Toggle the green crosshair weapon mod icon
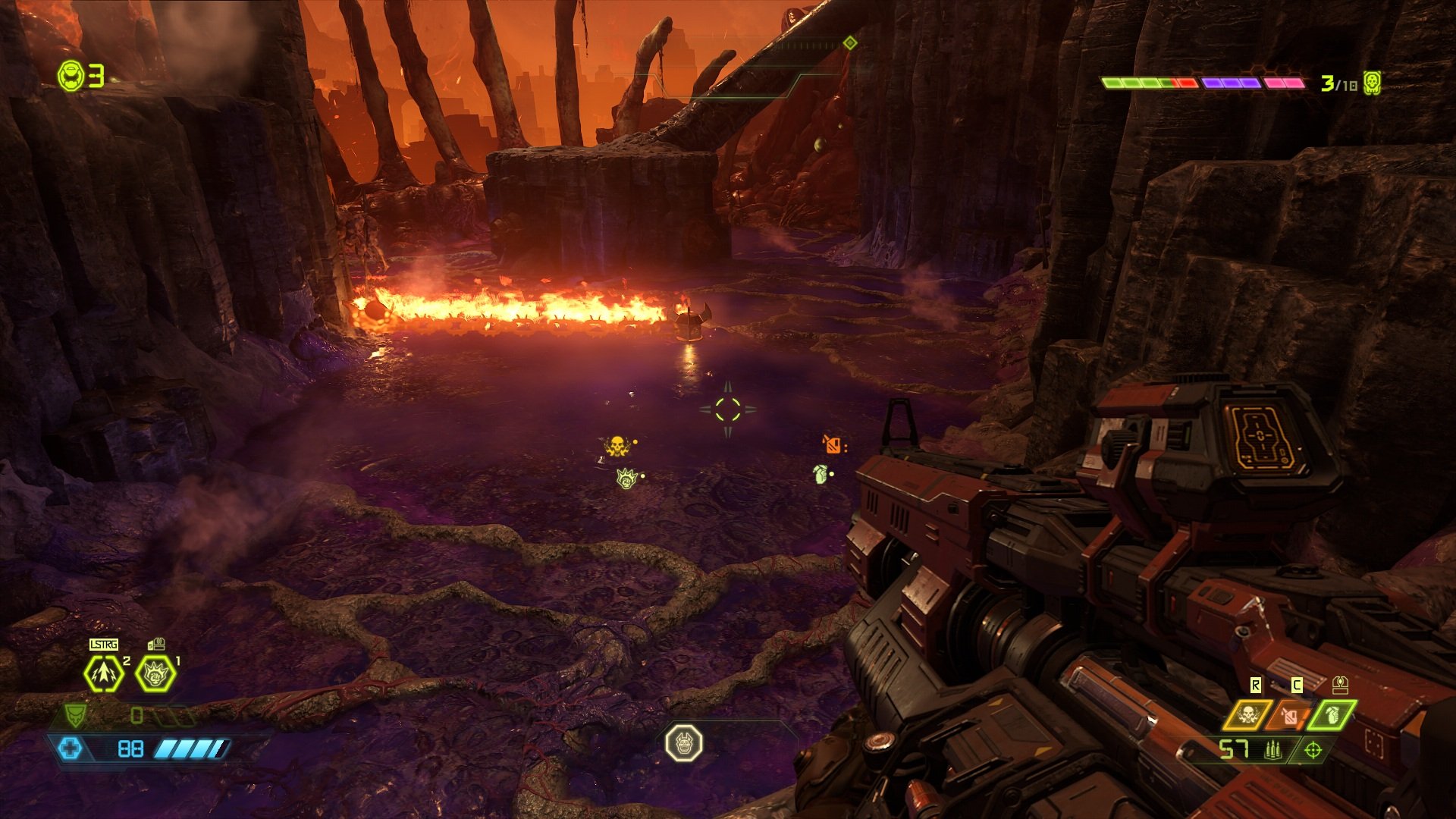This screenshot has height=819, width=1456. pyautogui.click(x=1313, y=750)
